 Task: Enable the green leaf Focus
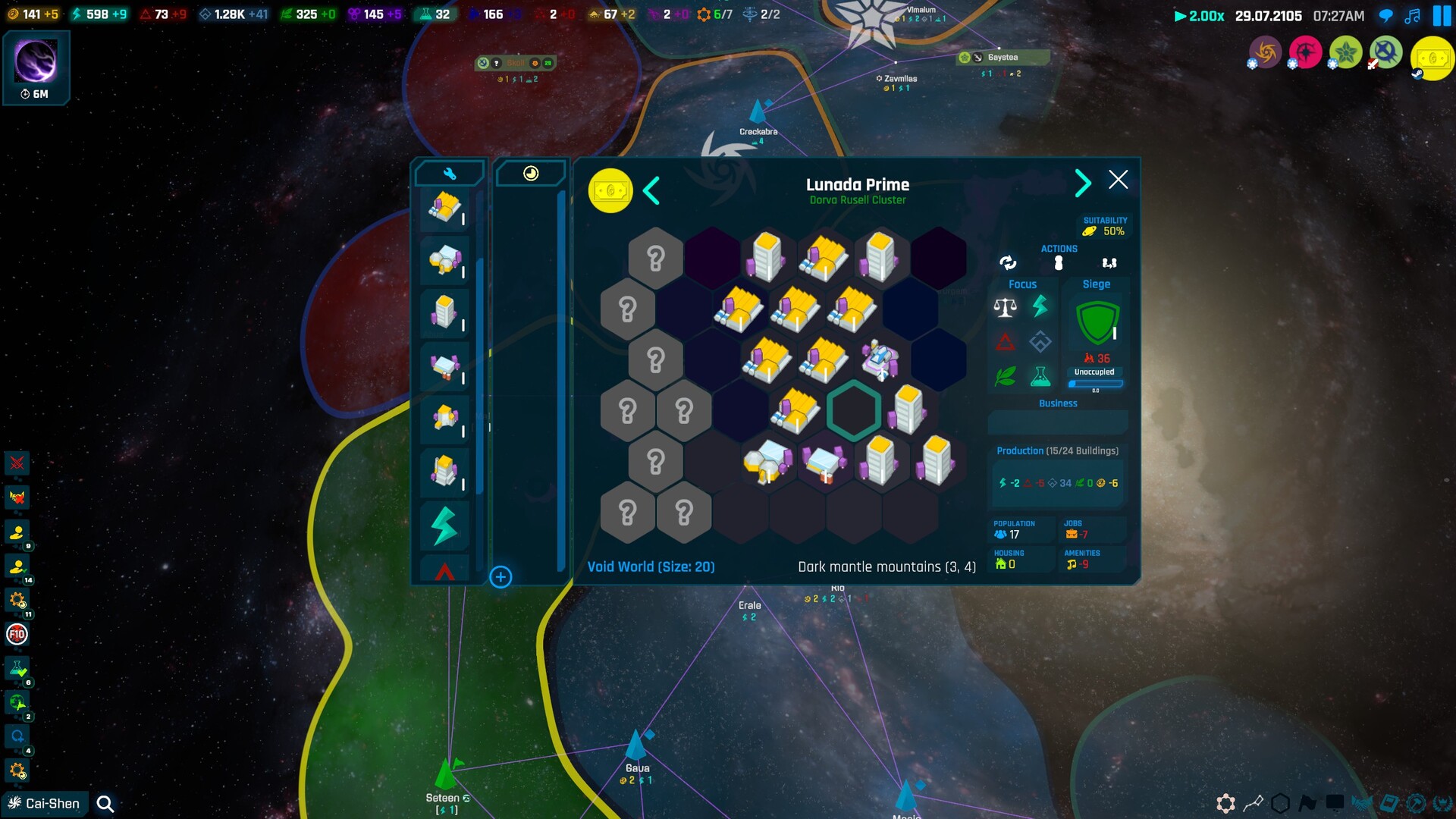pos(1005,377)
